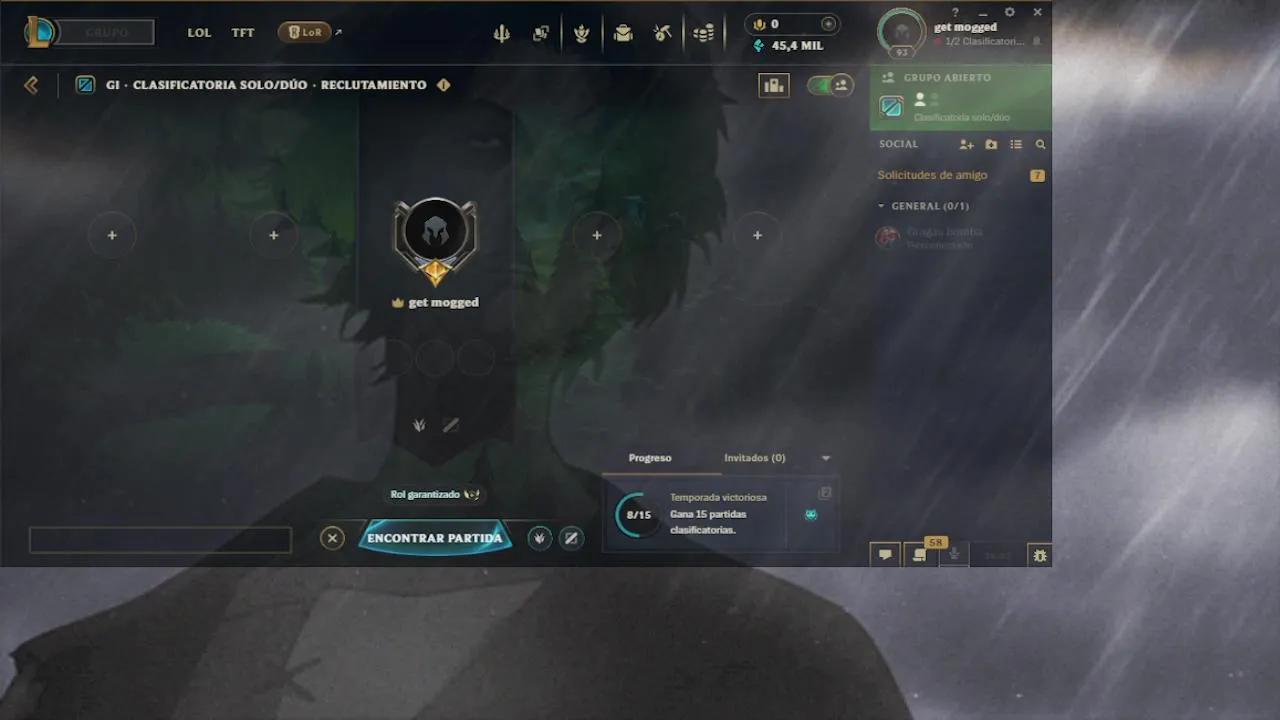This screenshot has width=1280, height=720.
Task: Open lobby stats with bar-chart icon
Action: (x=774, y=85)
